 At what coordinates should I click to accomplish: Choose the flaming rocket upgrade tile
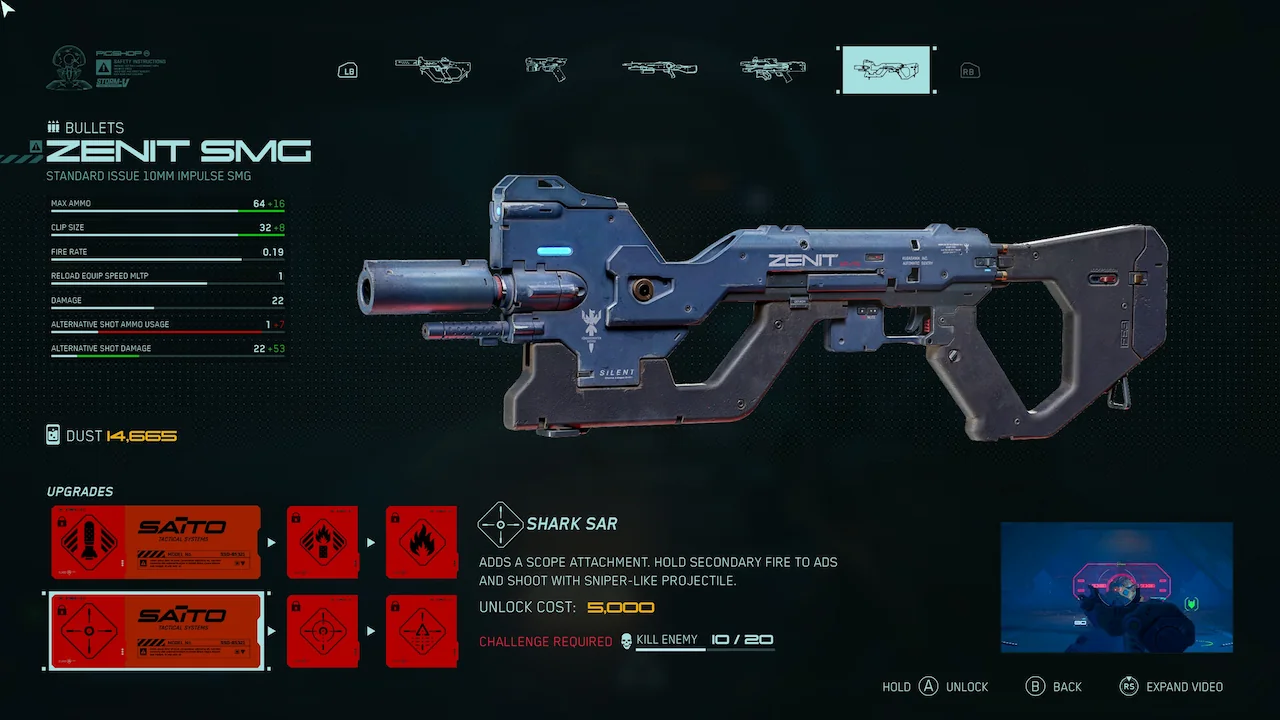[322, 542]
